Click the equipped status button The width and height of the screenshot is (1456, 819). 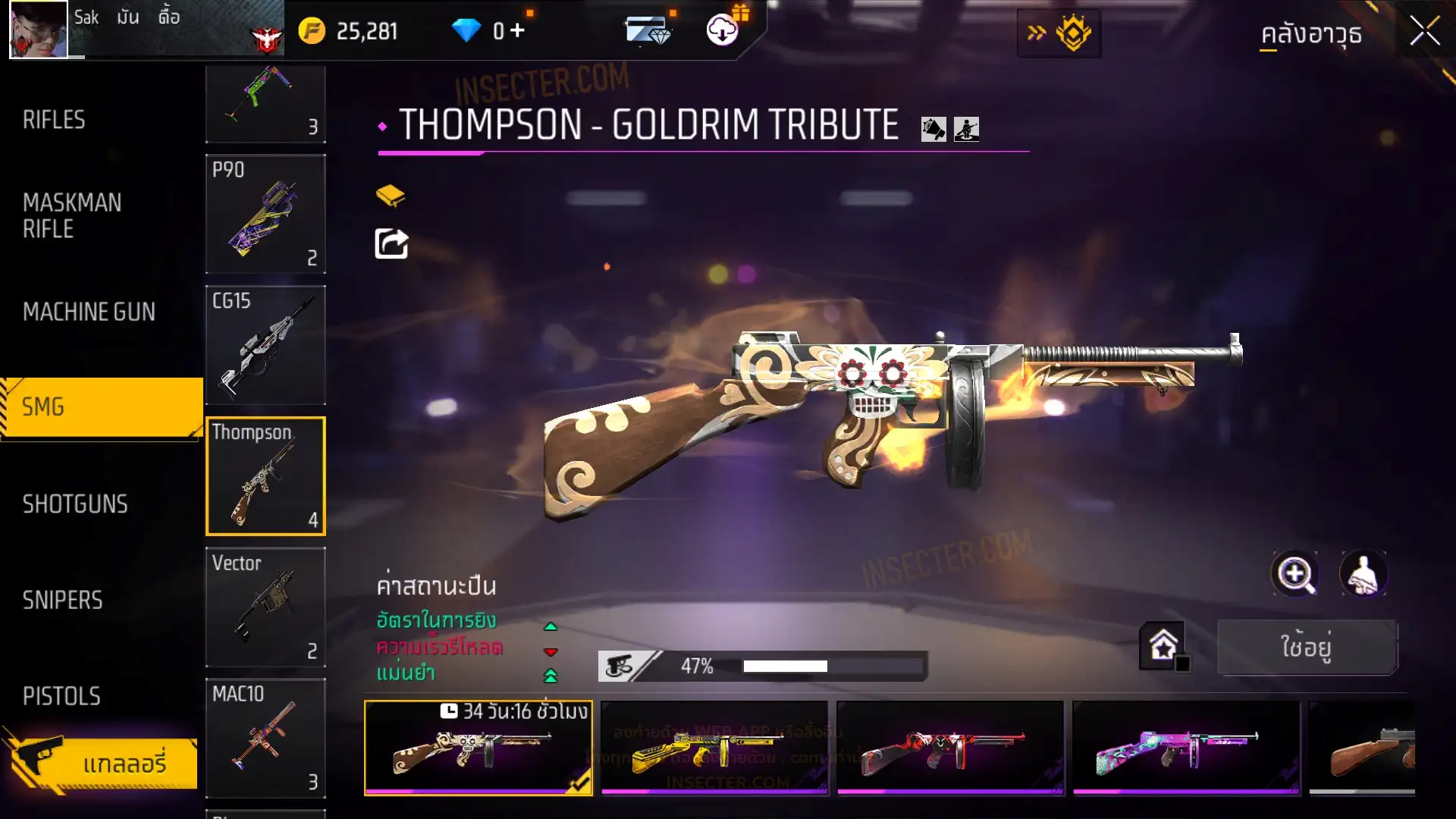coord(1307,647)
